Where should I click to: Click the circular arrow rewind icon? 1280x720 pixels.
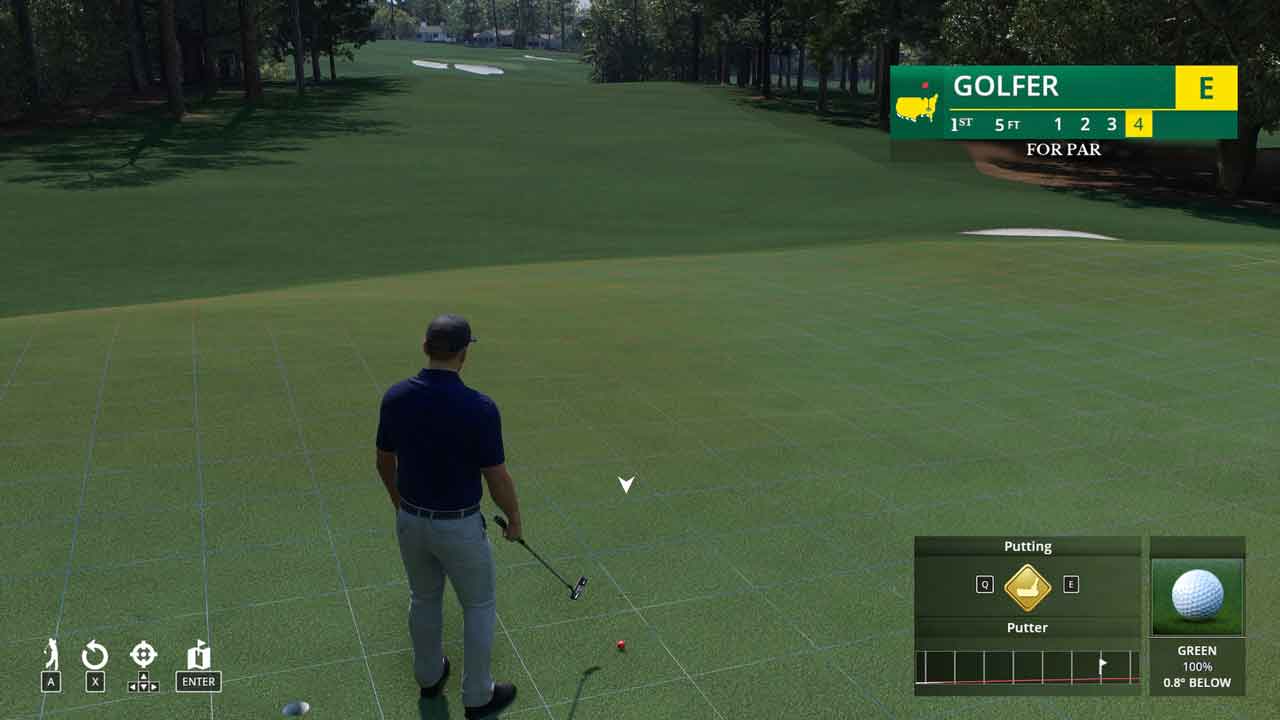(x=95, y=656)
